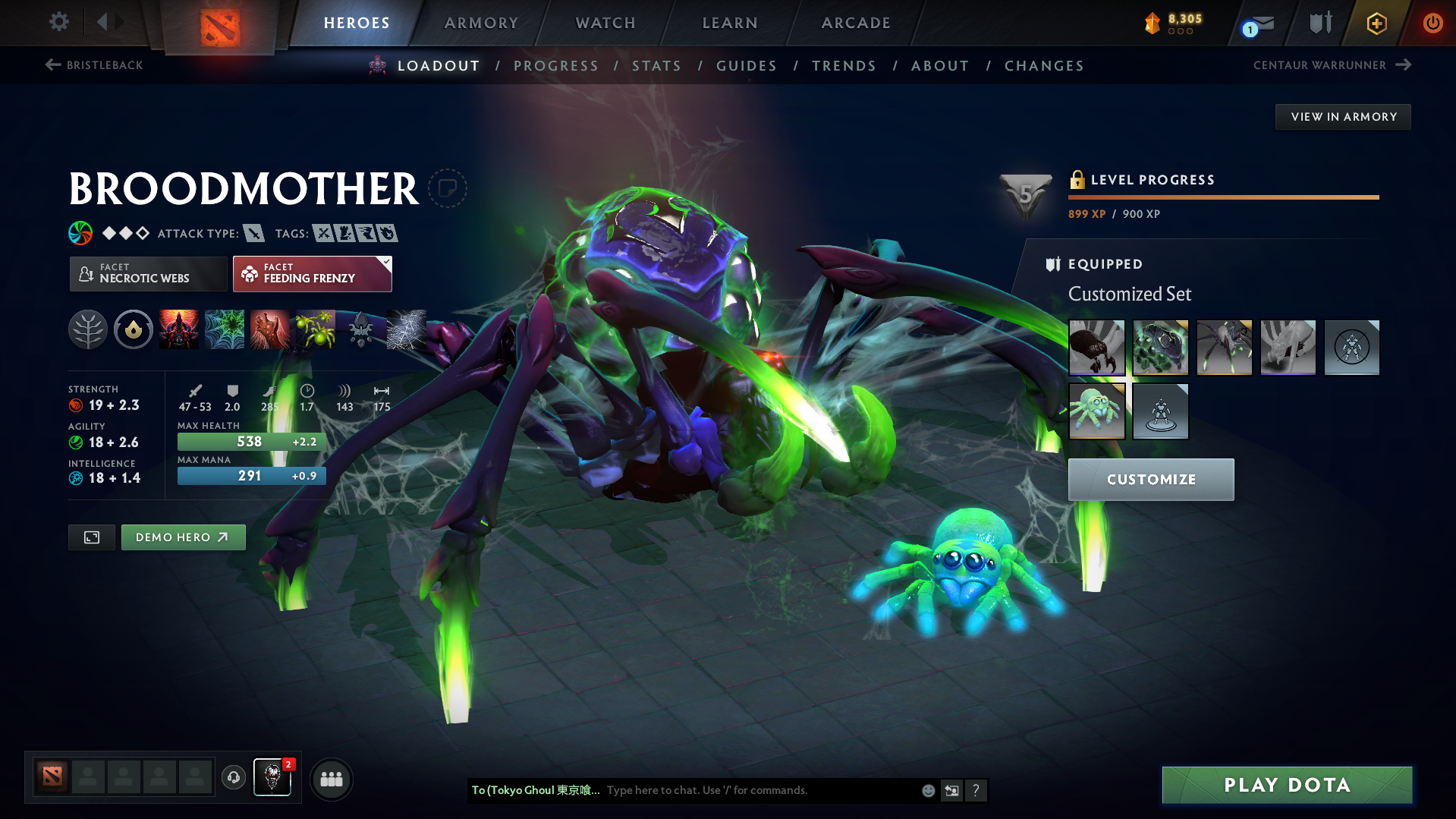Open the settings gear icon
The width and height of the screenshot is (1456, 819).
(58, 22)
